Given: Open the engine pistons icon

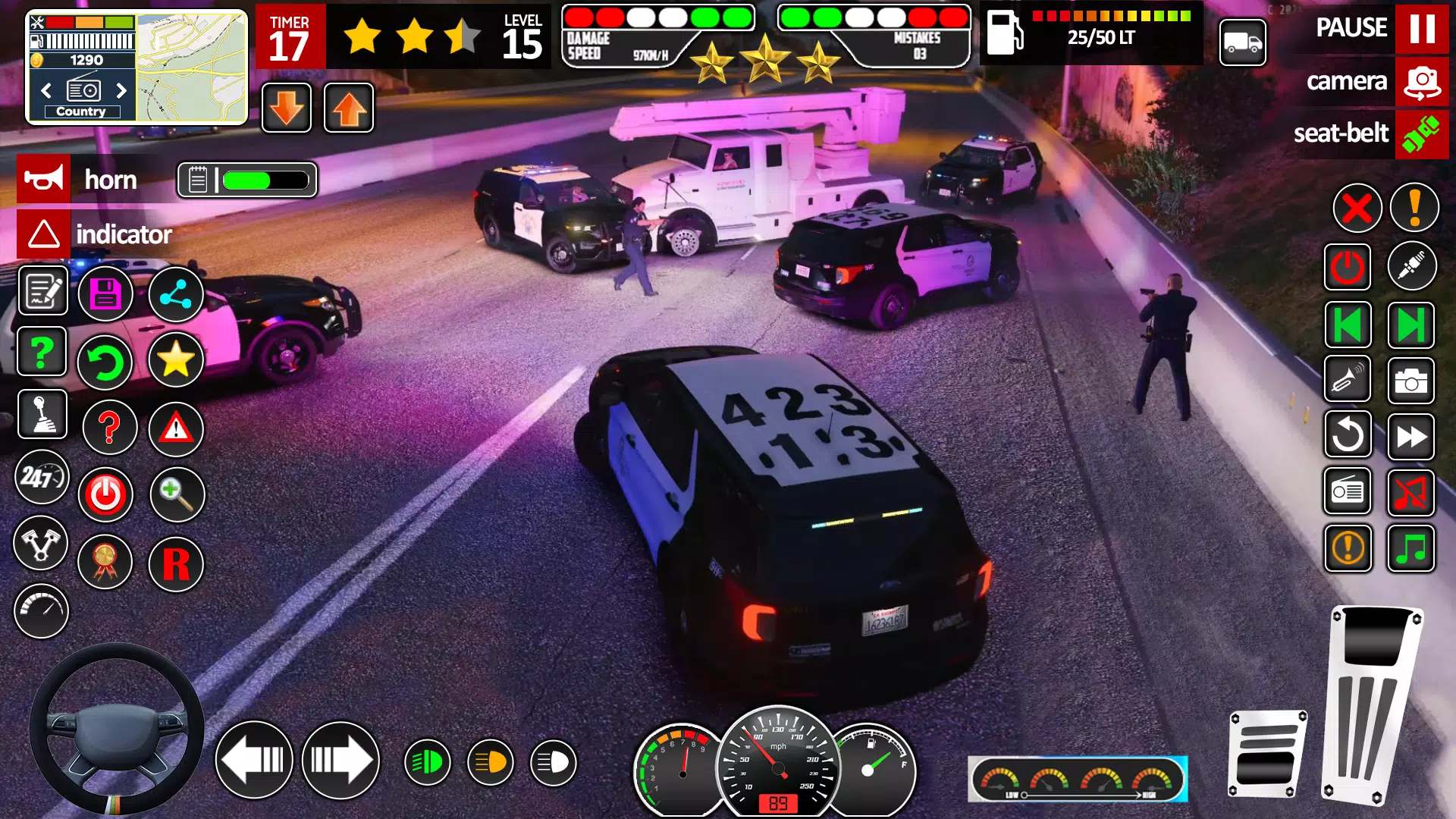Looking at the screenshot, I should point(42,544).
